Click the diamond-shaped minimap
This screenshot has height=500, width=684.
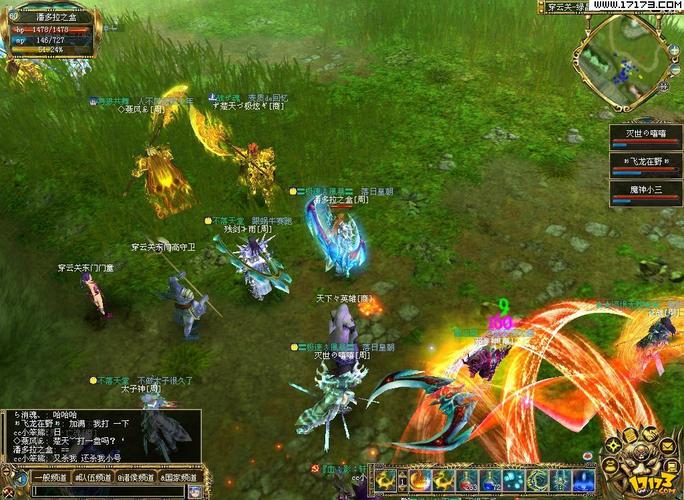coord(623,60)
